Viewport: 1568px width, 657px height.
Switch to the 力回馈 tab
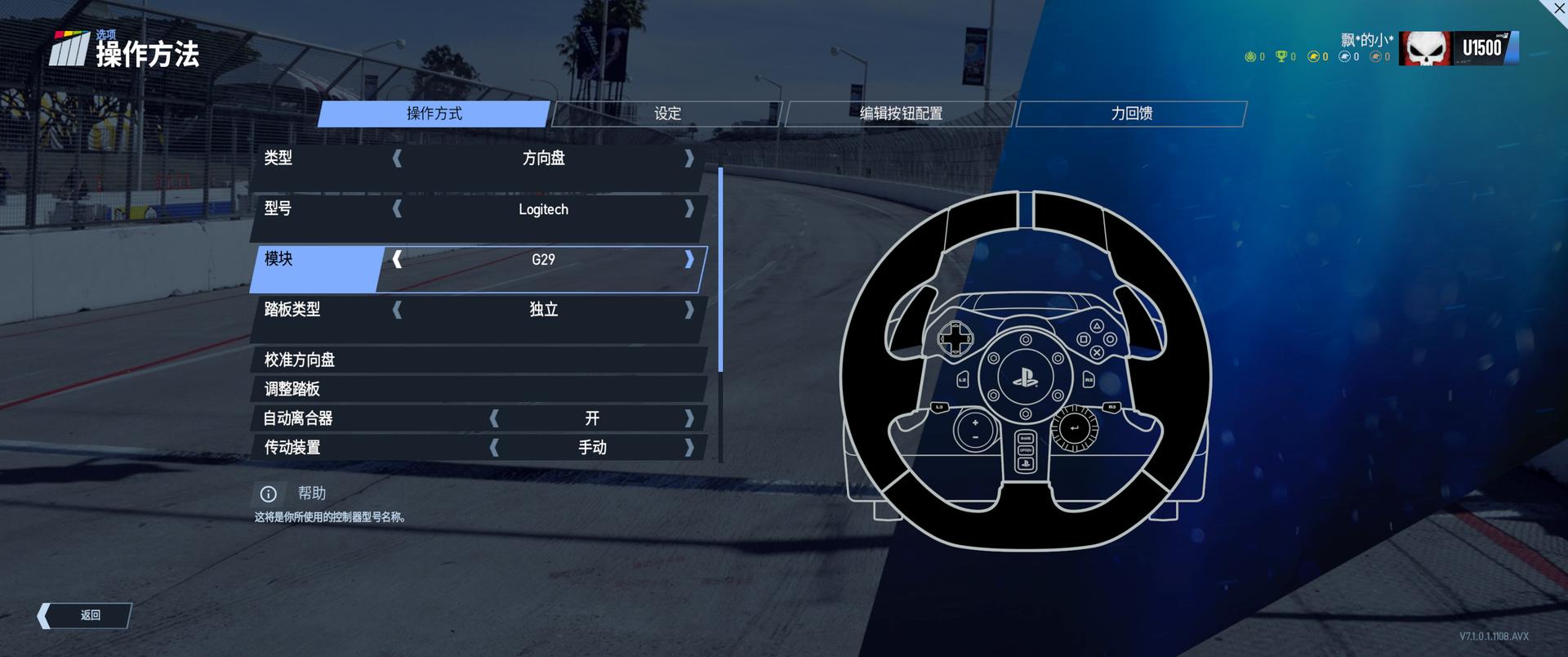click(x=1131, y=114)
